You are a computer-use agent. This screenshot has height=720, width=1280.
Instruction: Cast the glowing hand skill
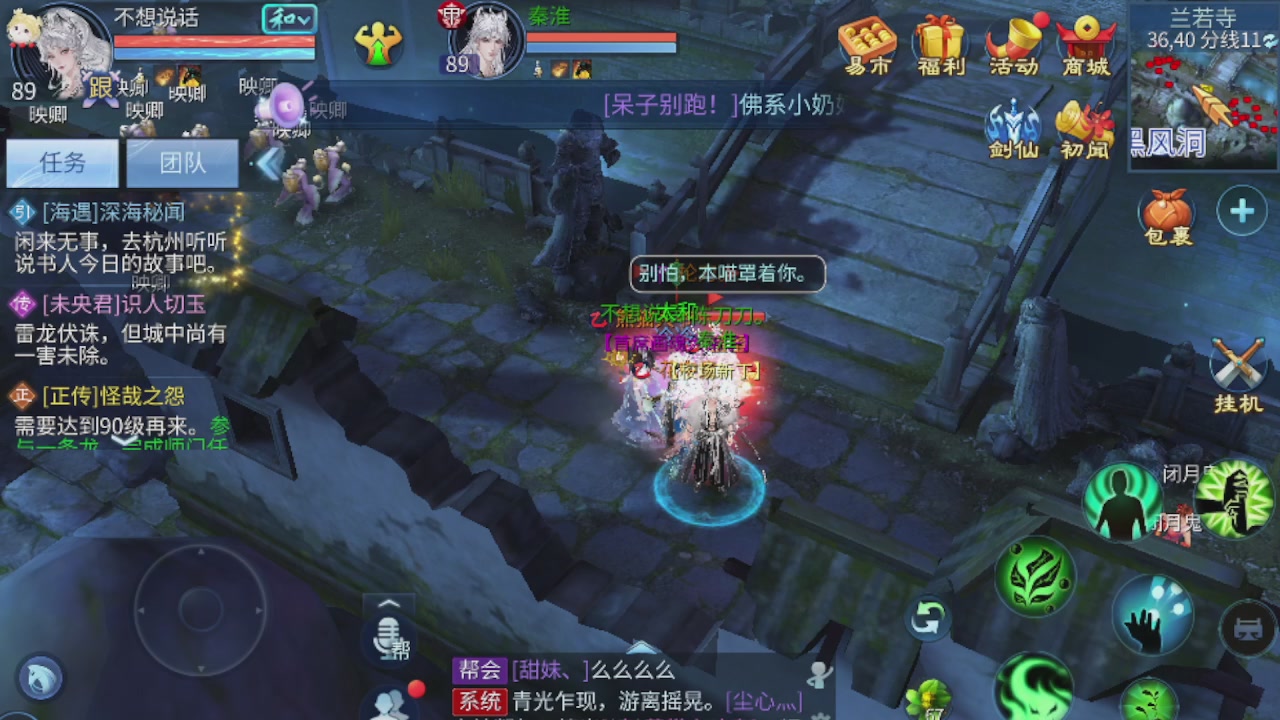1152,618
